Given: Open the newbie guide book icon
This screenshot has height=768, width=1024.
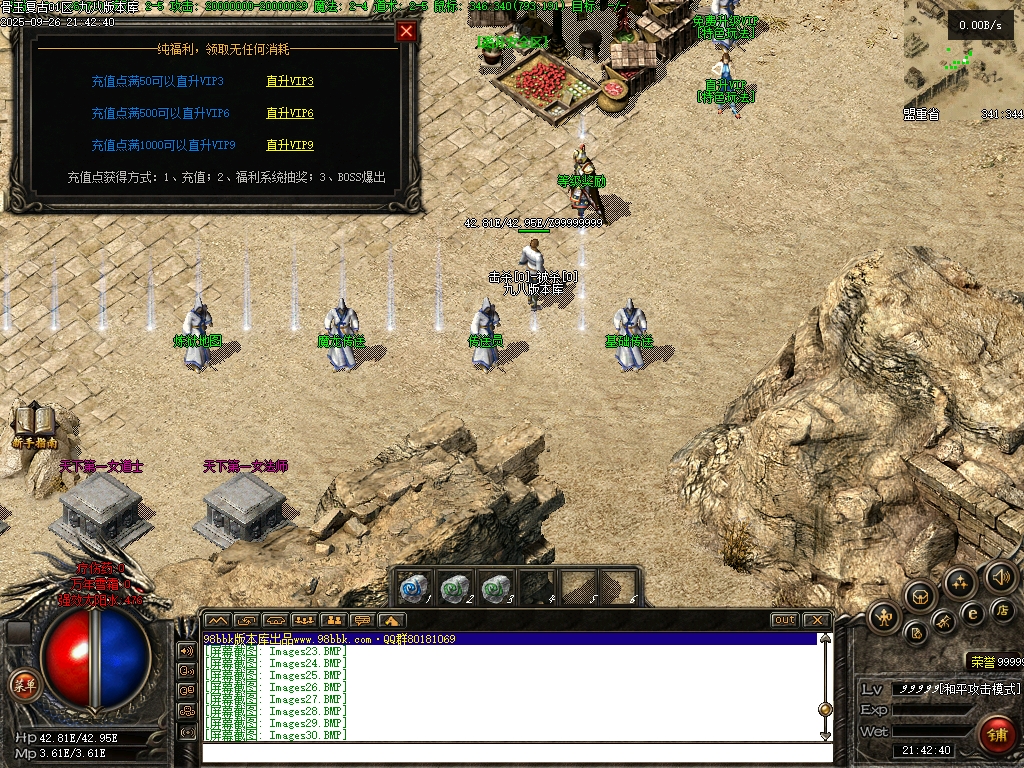Looking at the screenshot, I should point(35,422).
